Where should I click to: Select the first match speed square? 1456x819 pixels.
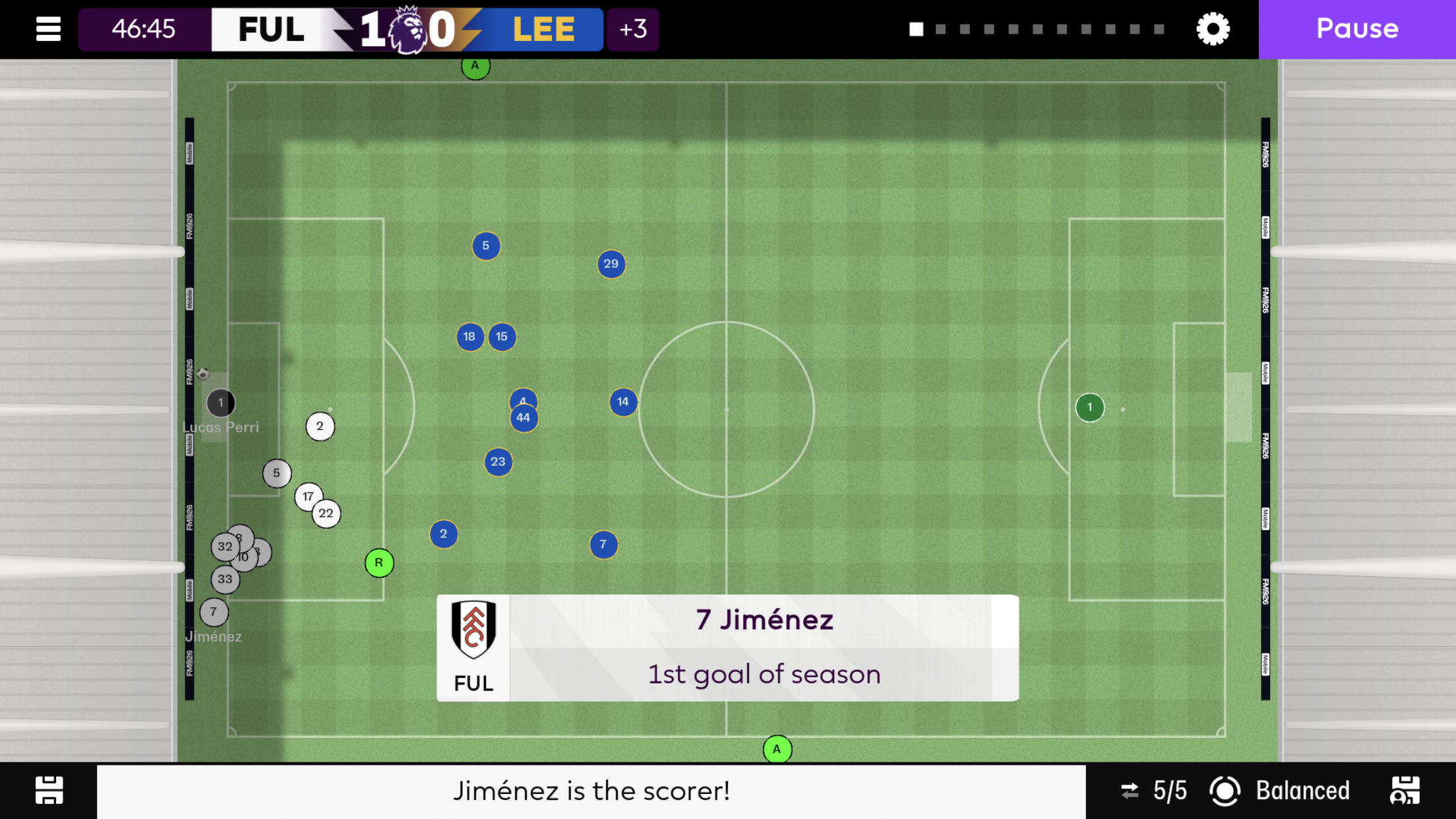[x=915, y=29]
